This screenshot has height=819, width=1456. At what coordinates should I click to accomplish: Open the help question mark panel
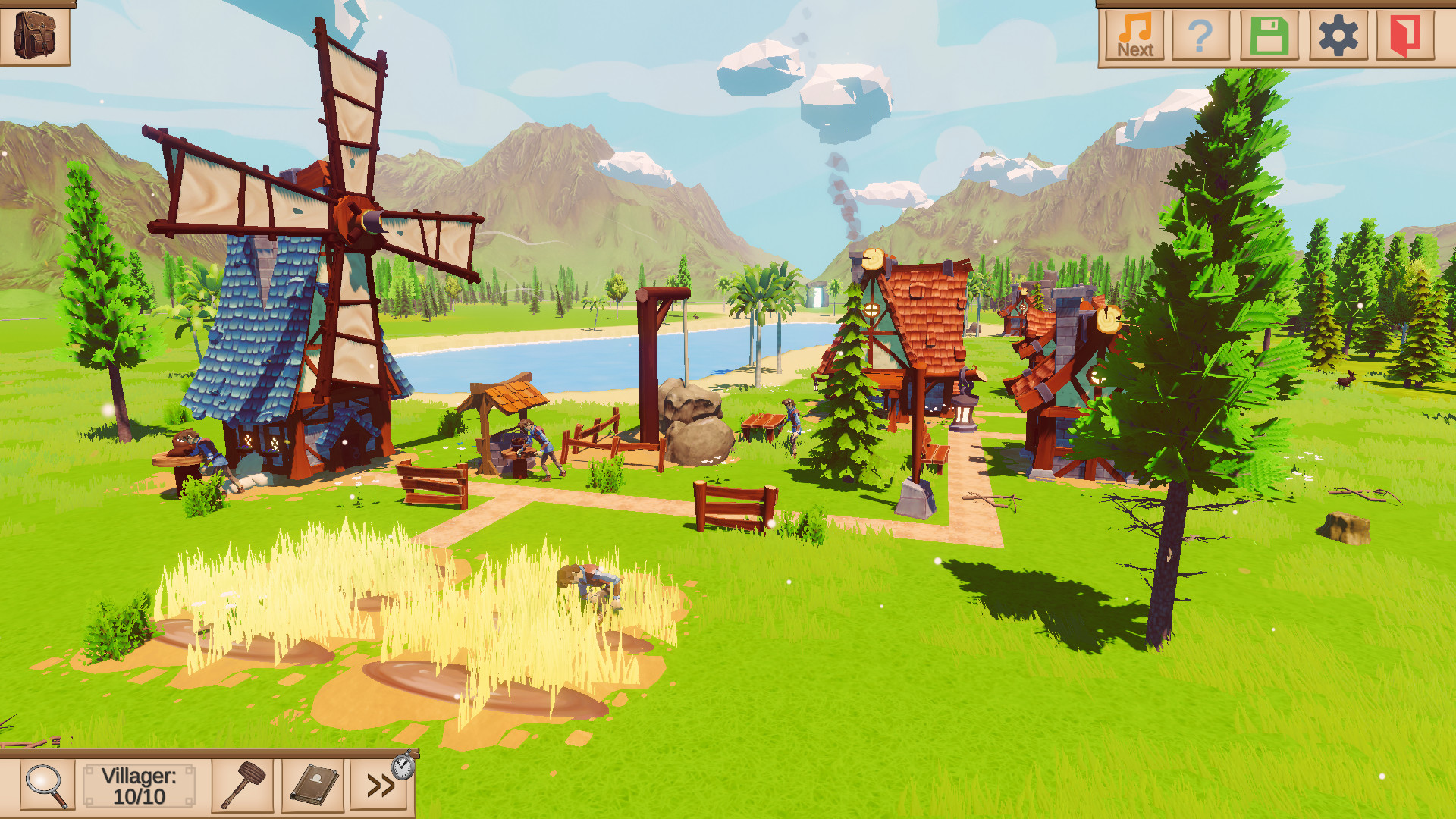coord(1200,34)
